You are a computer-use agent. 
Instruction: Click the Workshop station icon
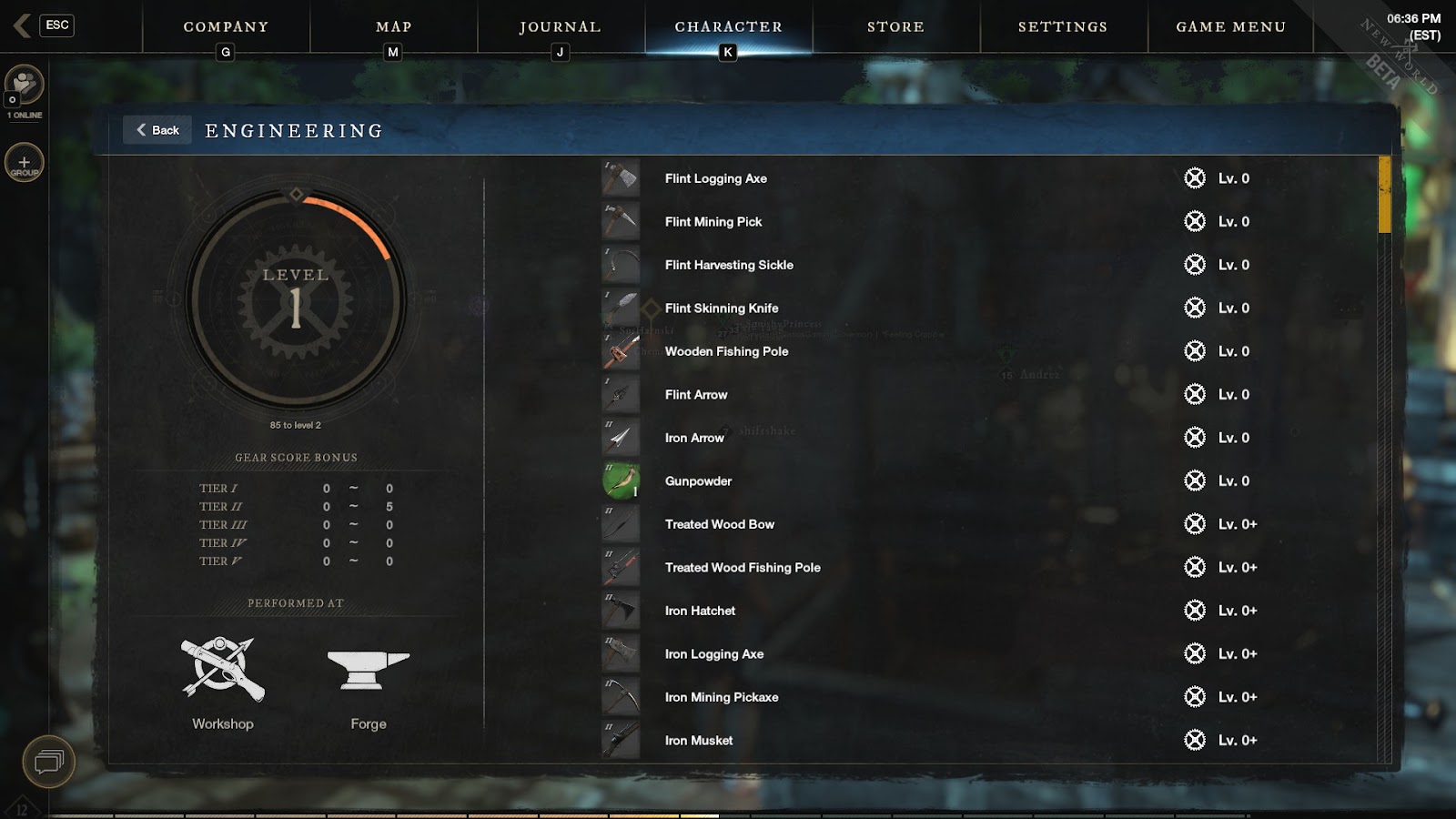(x=223, y=671)
